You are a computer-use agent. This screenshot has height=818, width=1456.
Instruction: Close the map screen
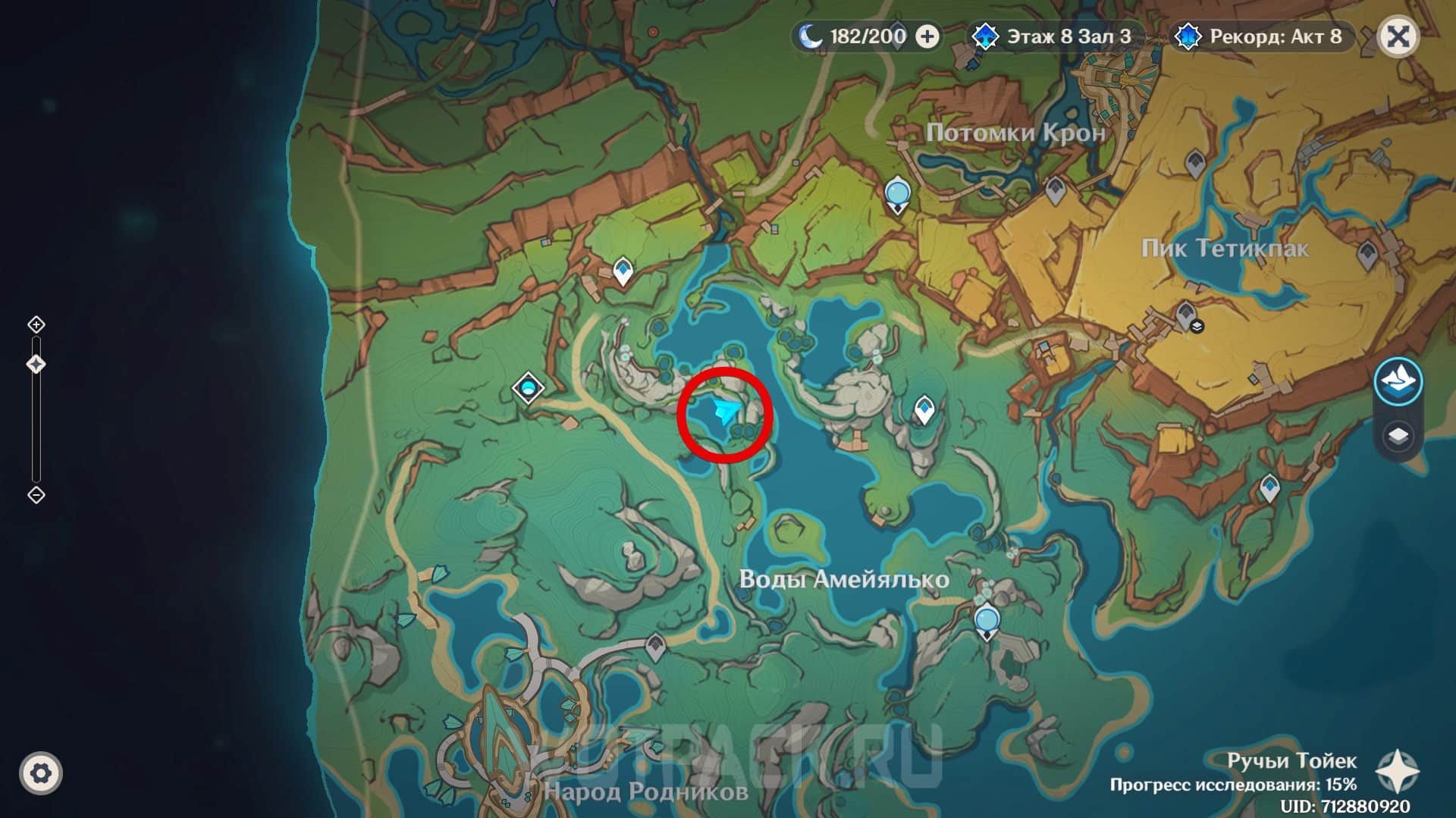pos(1398,36)
